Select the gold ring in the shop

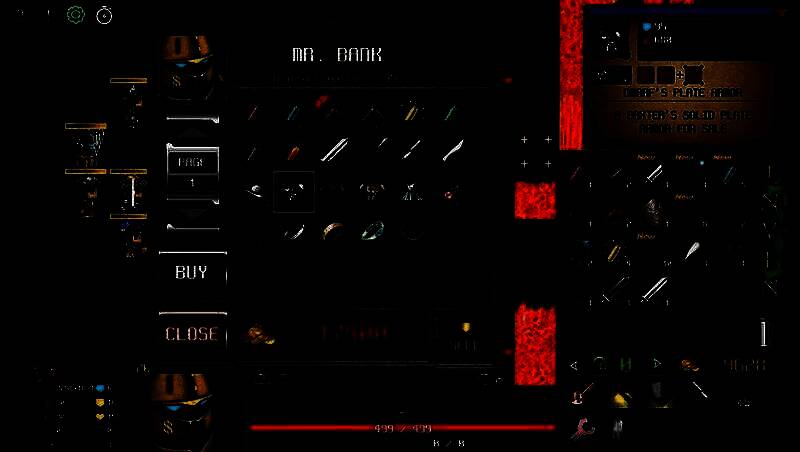coord(332,231)
